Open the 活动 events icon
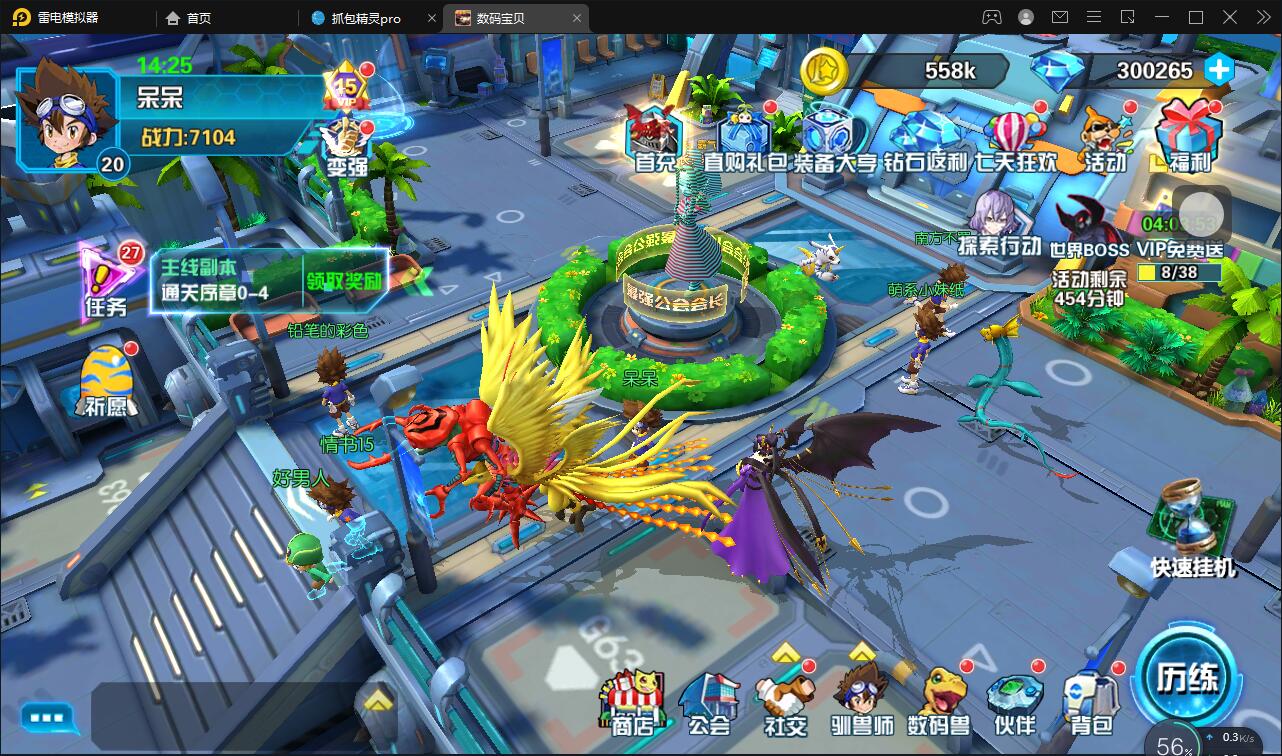1282x756 pixels. (1105, 139)
